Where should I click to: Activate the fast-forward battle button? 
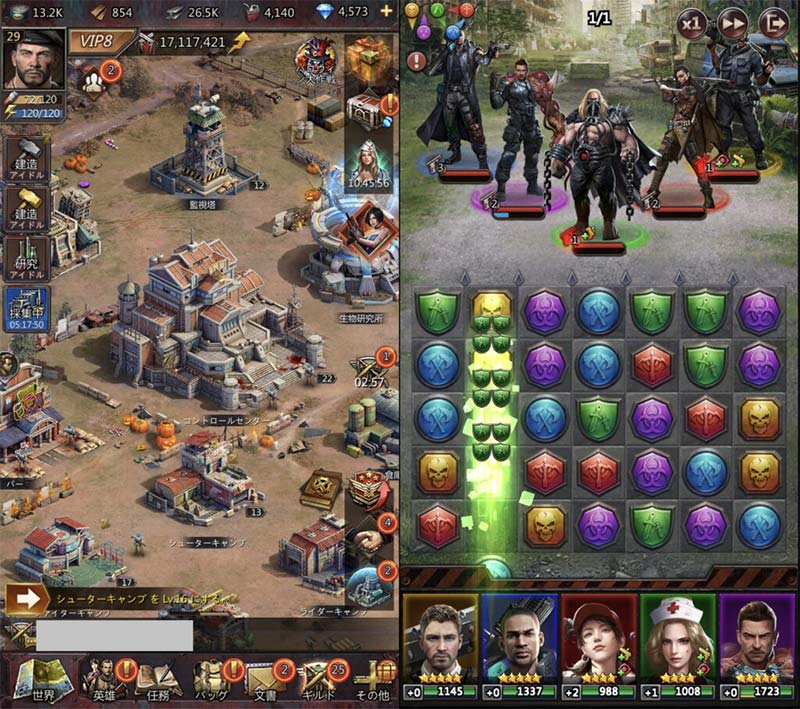tap(733, 21)
